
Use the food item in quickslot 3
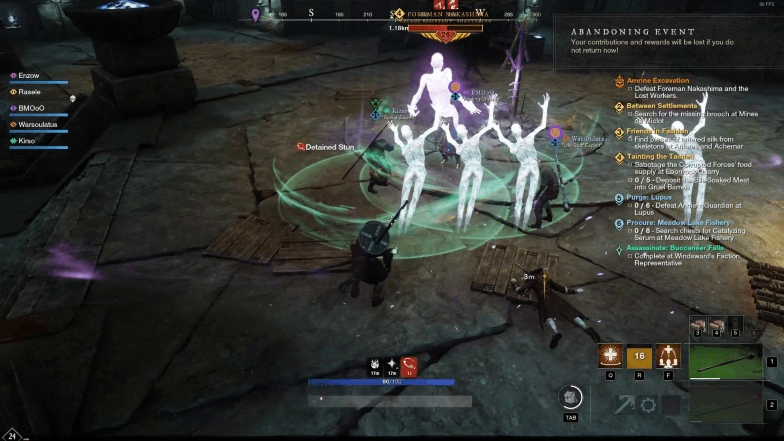point(698,324)
